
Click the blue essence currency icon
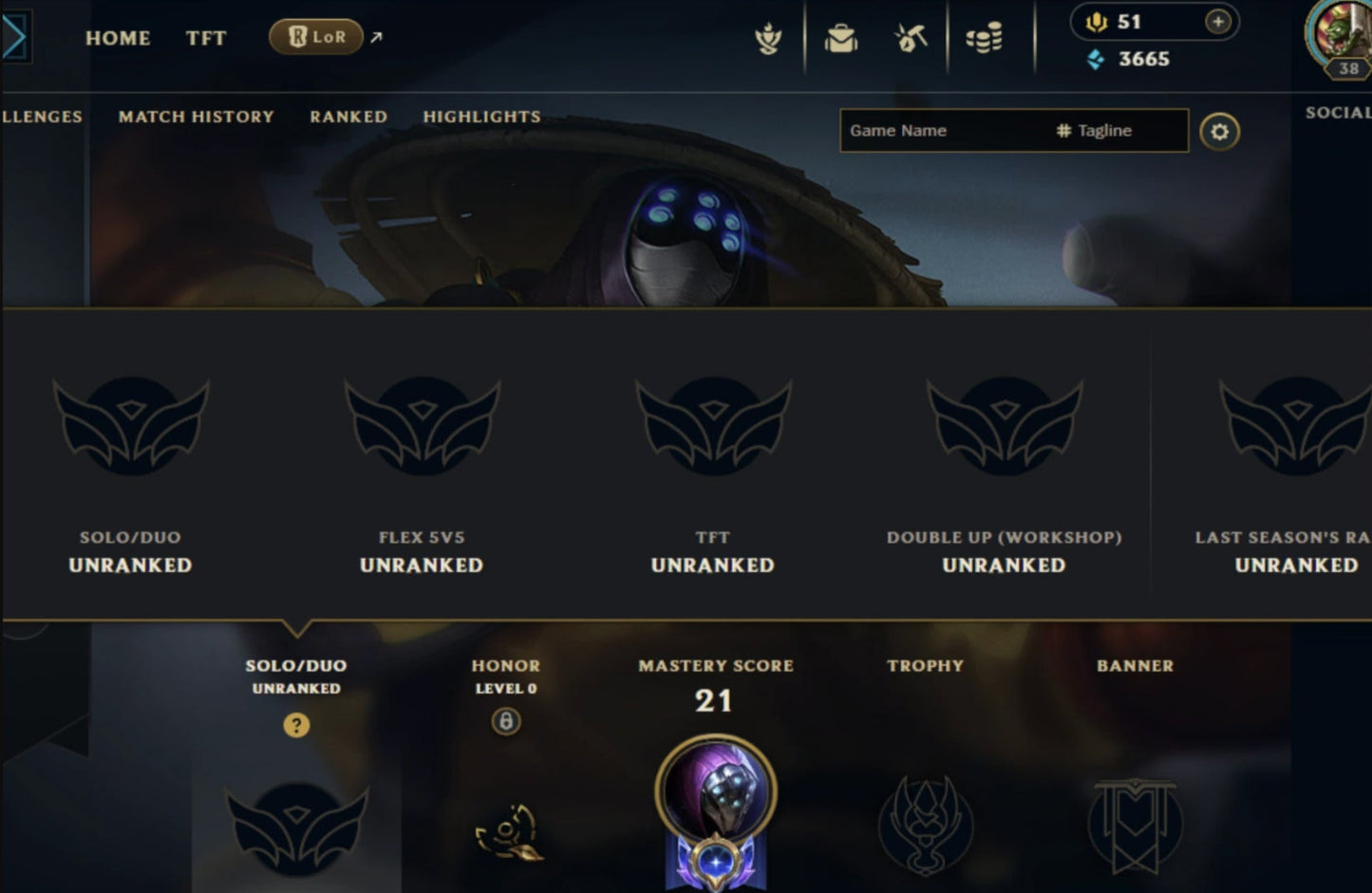[x=1094, y=59]
